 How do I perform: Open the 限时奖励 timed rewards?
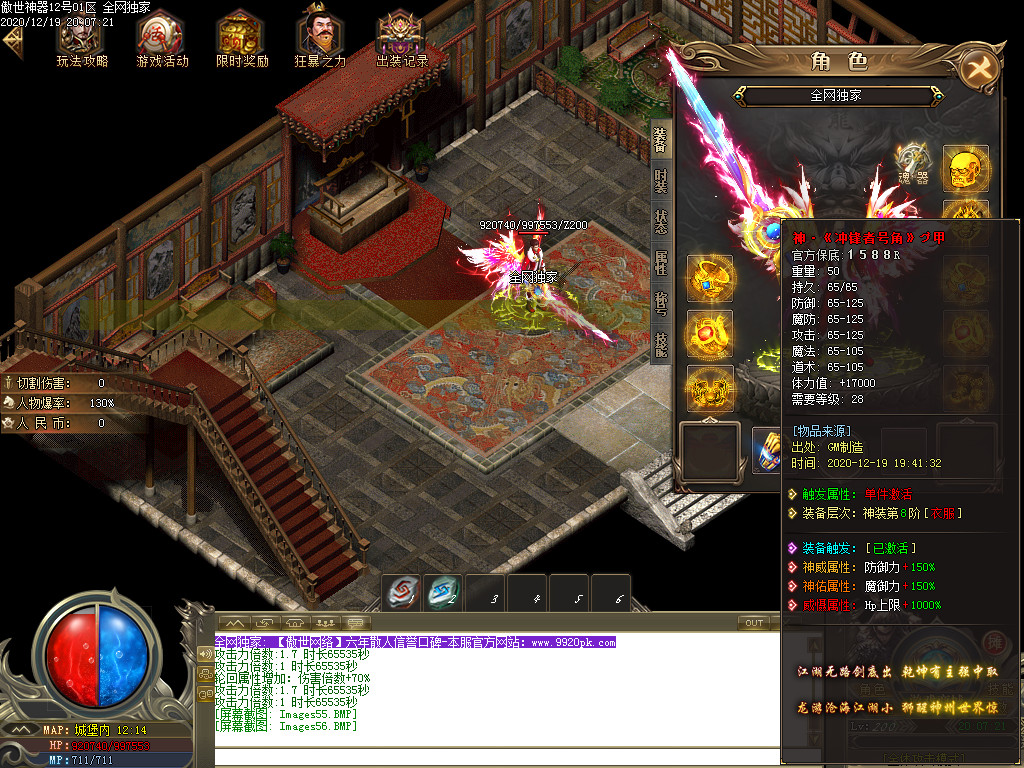pos(242,38)
